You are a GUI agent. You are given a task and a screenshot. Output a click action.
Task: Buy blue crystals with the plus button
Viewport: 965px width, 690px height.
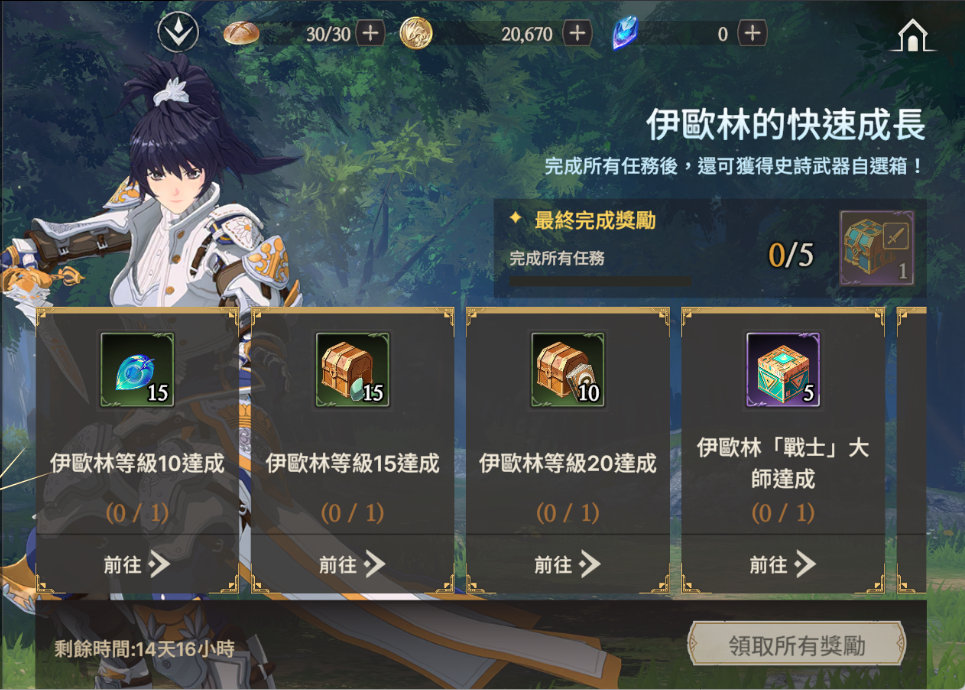(752, 33)
